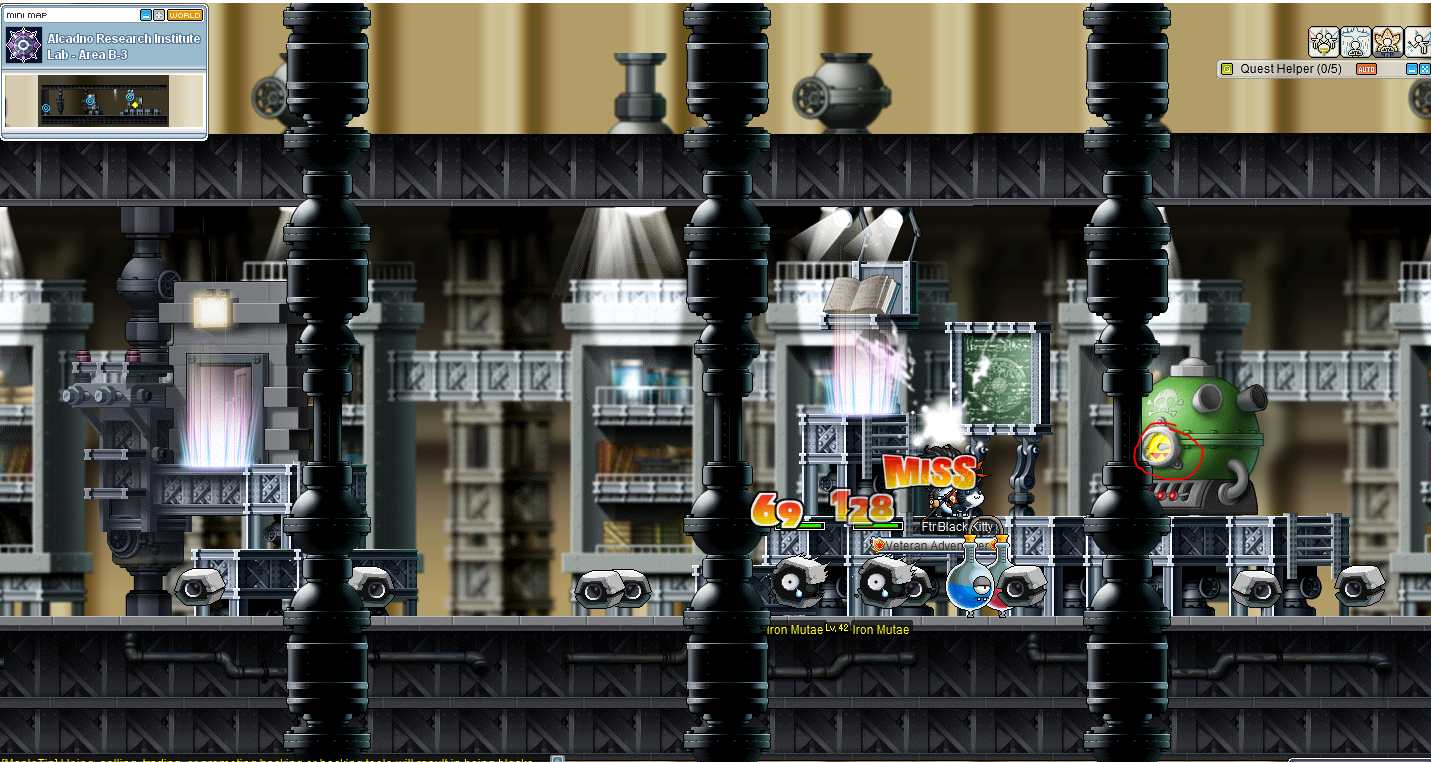Maximize the Quest Helper panel
This screenshot has width=1431, height=762.
click(x=1424, y=69)
